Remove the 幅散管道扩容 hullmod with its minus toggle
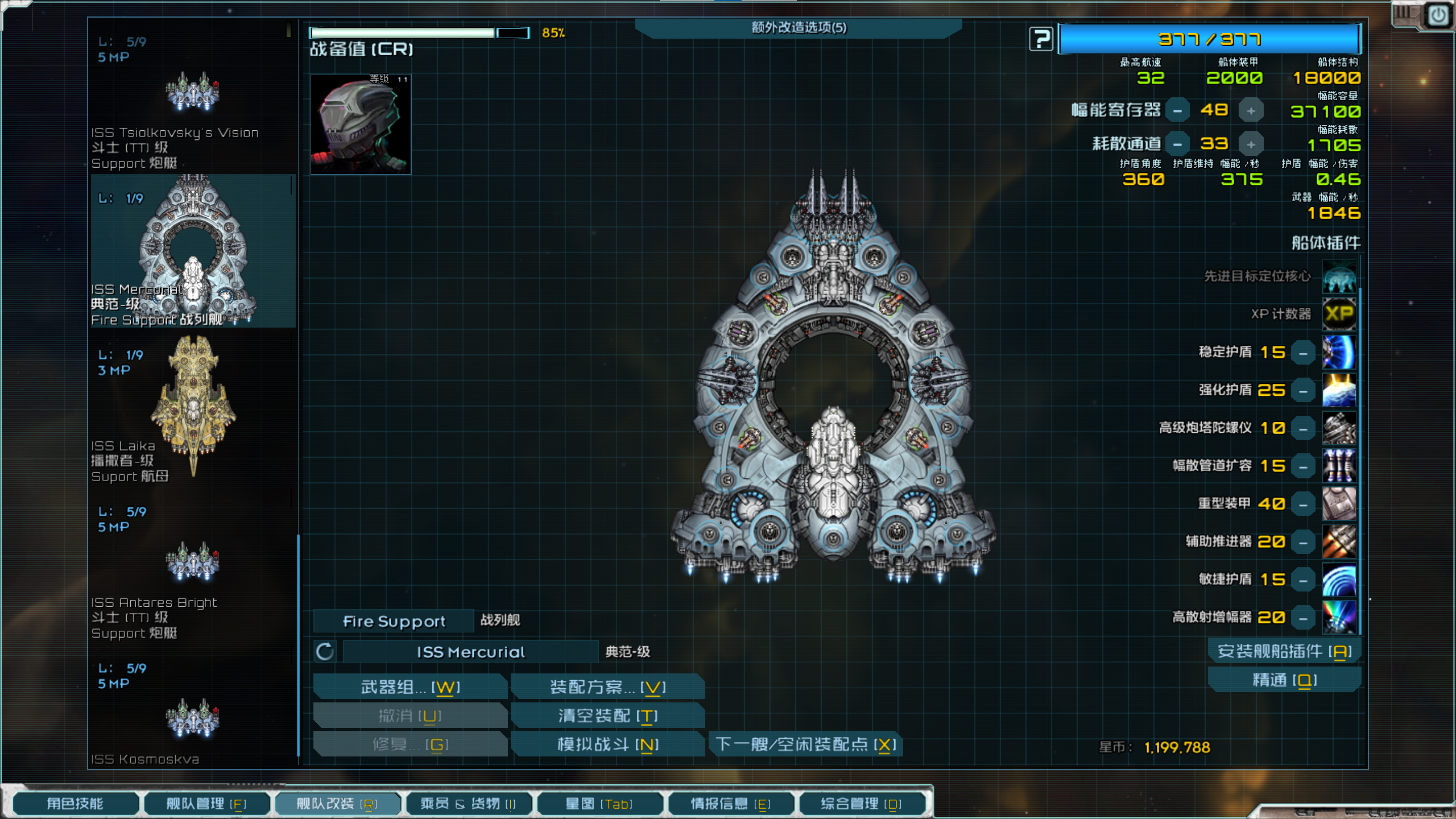This screenshot has height=819, width=1456. point(1303,466)
